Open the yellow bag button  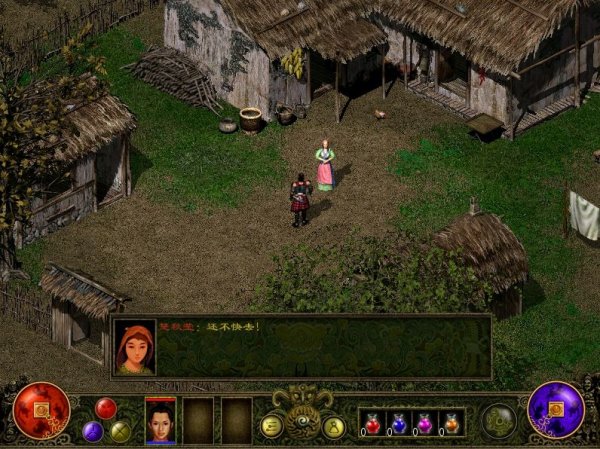tap(334, 426)
